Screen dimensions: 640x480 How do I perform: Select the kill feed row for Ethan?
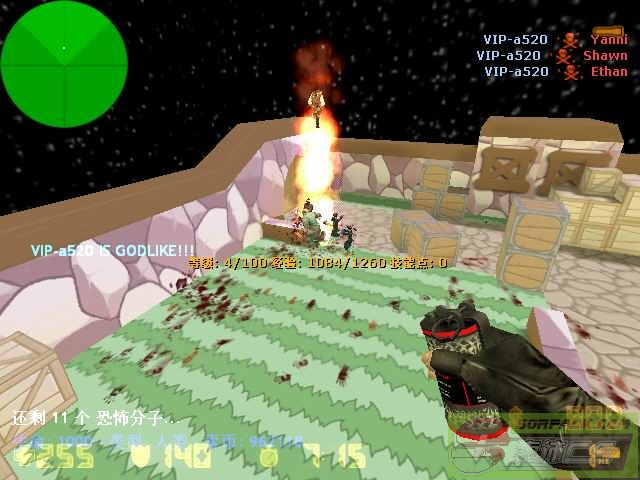point(556,72)
